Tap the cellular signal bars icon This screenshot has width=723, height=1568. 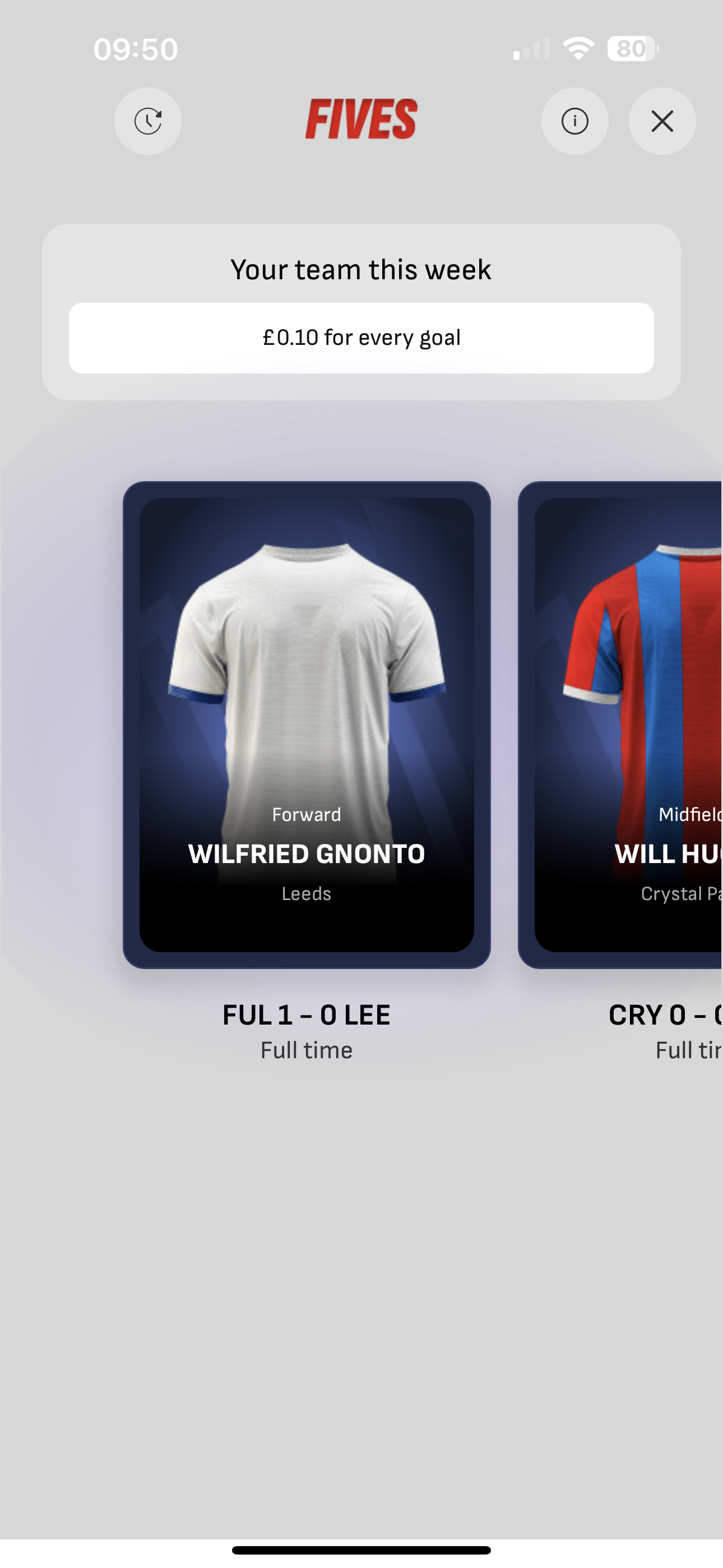point(531,50)
